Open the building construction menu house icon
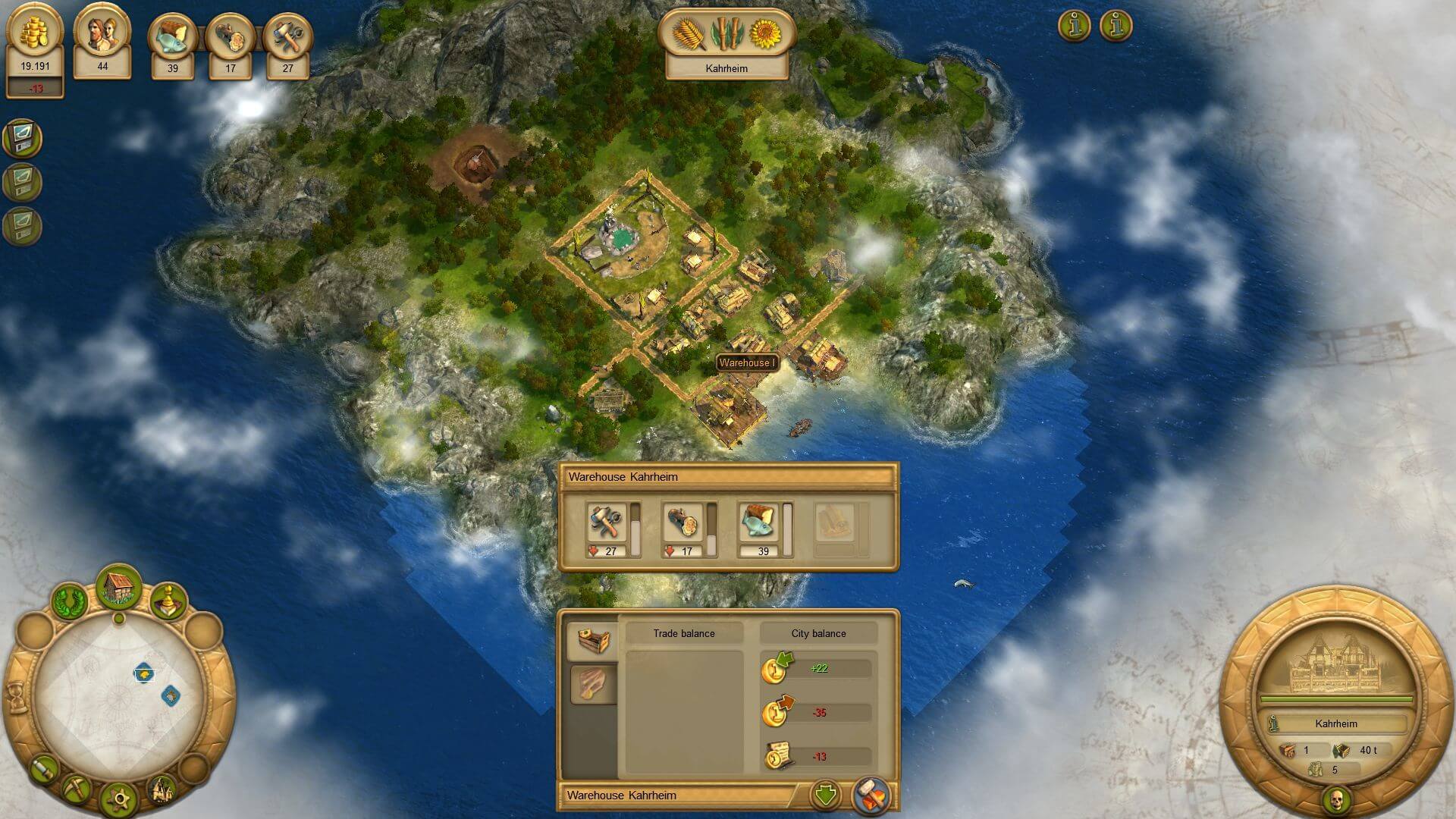Image resolution: width=1456 pixels, height=819 pixels. pos(119,587)
